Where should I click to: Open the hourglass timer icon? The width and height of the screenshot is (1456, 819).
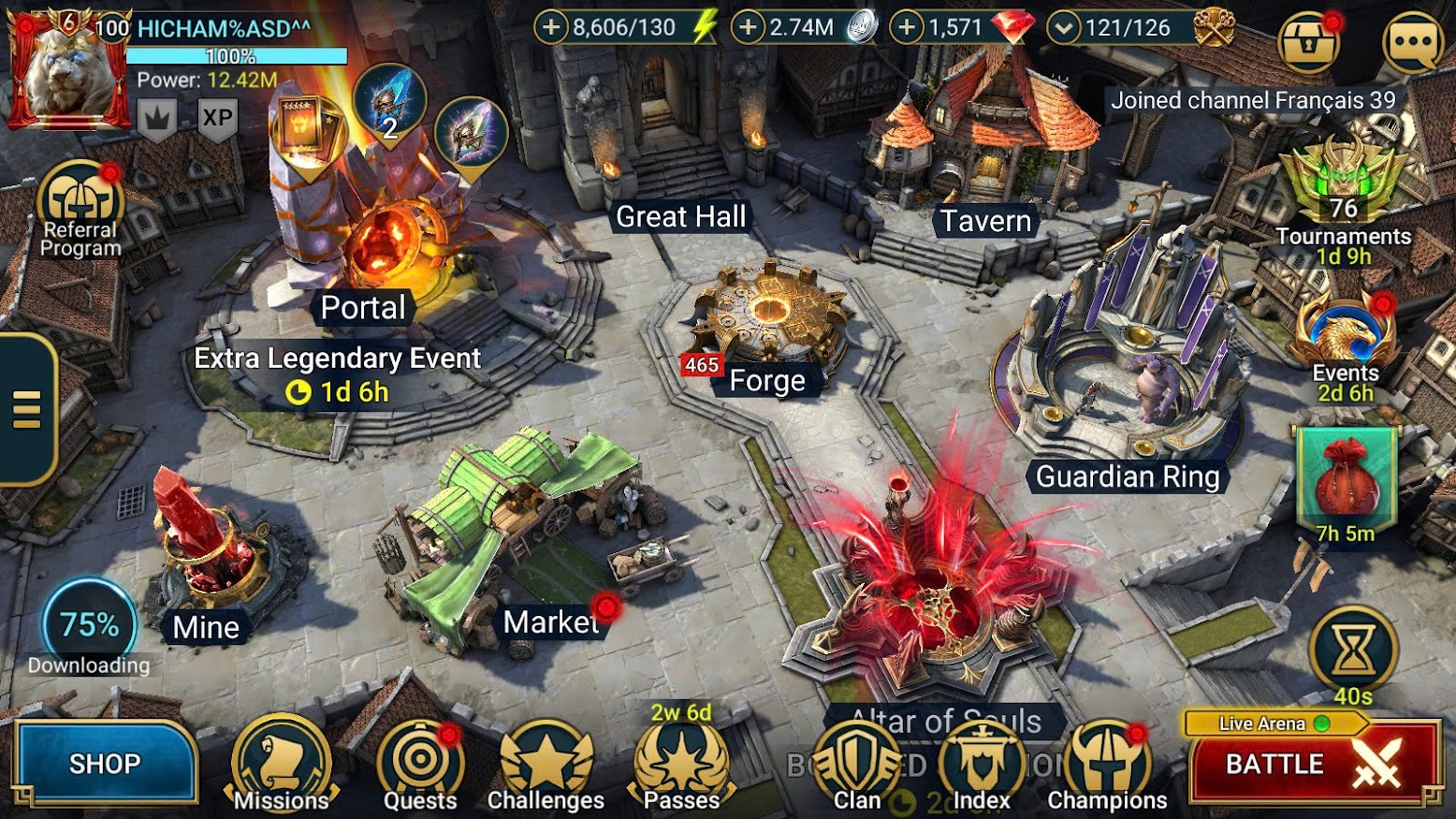pyautogui.click(x=1353, y=651)
